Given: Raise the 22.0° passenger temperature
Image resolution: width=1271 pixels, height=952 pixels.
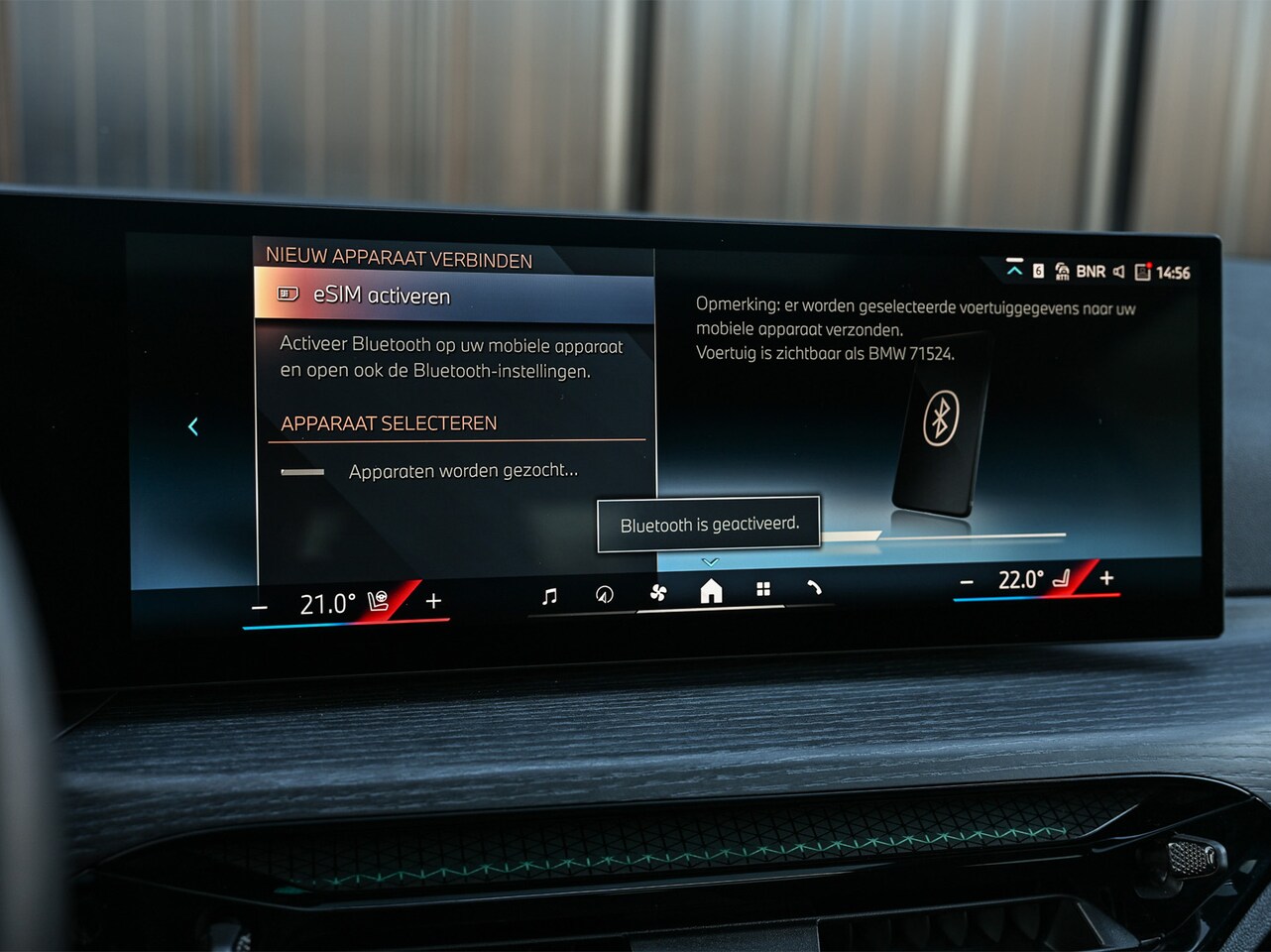Looking at the screenshot, I should [x=1106, y=577].
